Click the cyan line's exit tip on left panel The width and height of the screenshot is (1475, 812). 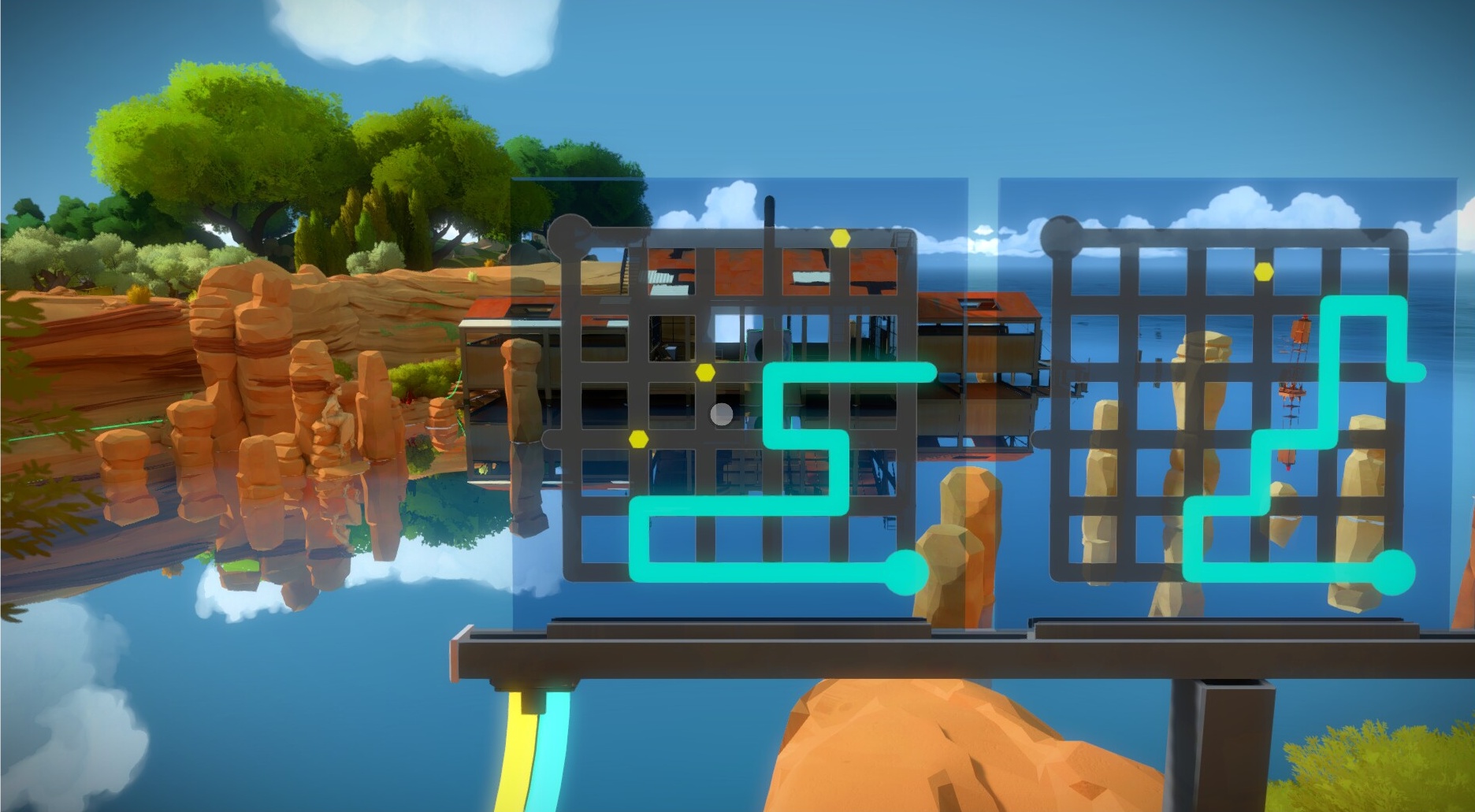928,373
